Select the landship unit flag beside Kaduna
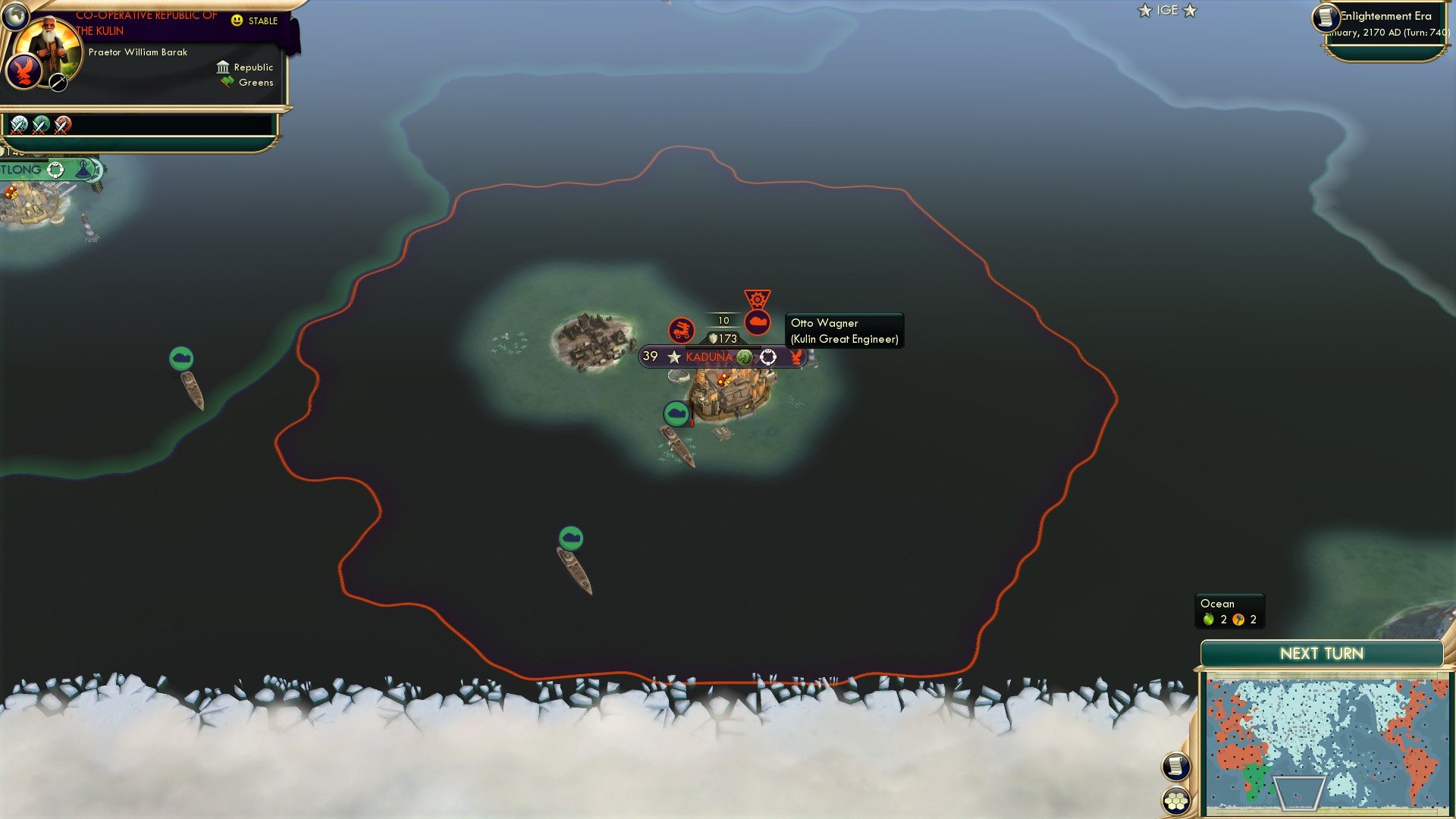Viewport: 1456px width, 819px height. [681, 330]
